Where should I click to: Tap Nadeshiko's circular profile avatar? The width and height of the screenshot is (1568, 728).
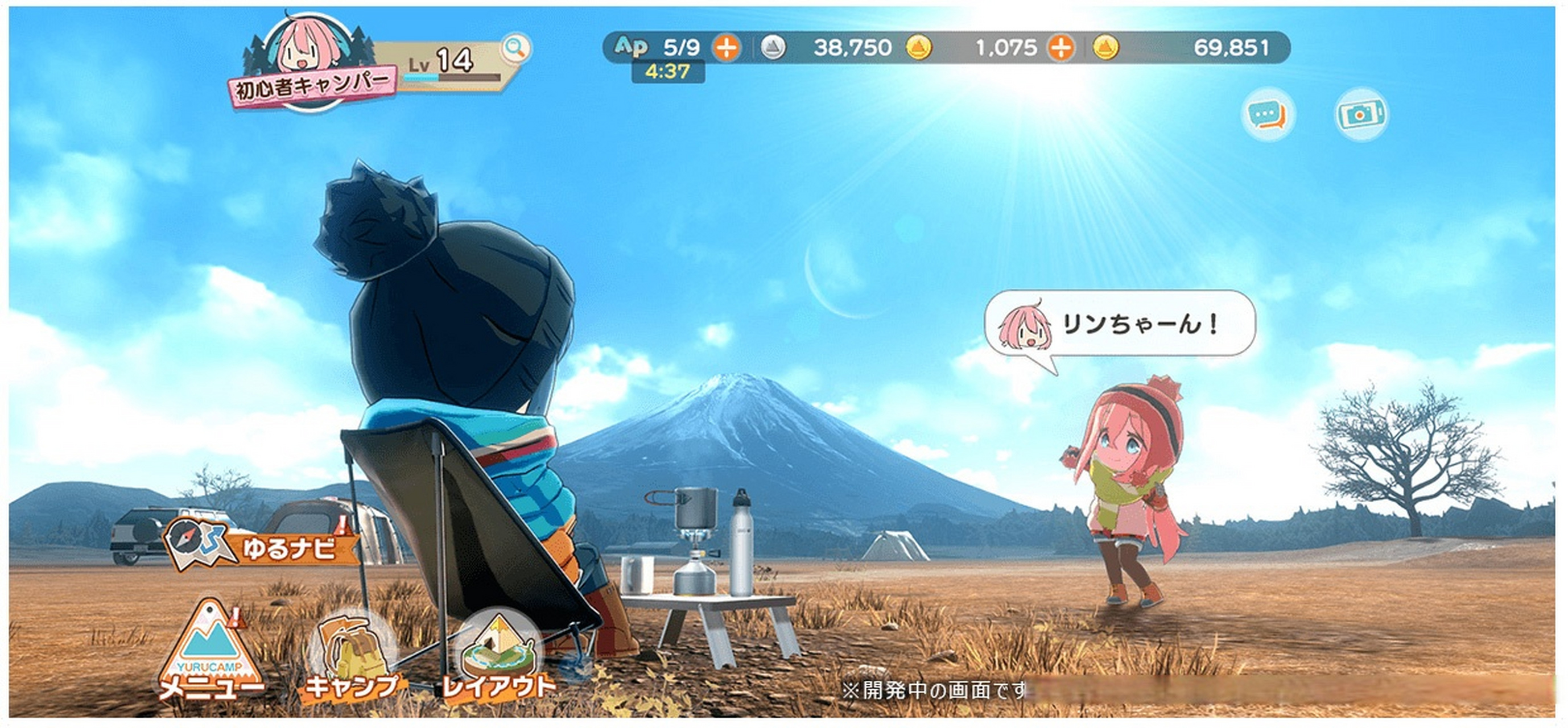click(304, 52)
